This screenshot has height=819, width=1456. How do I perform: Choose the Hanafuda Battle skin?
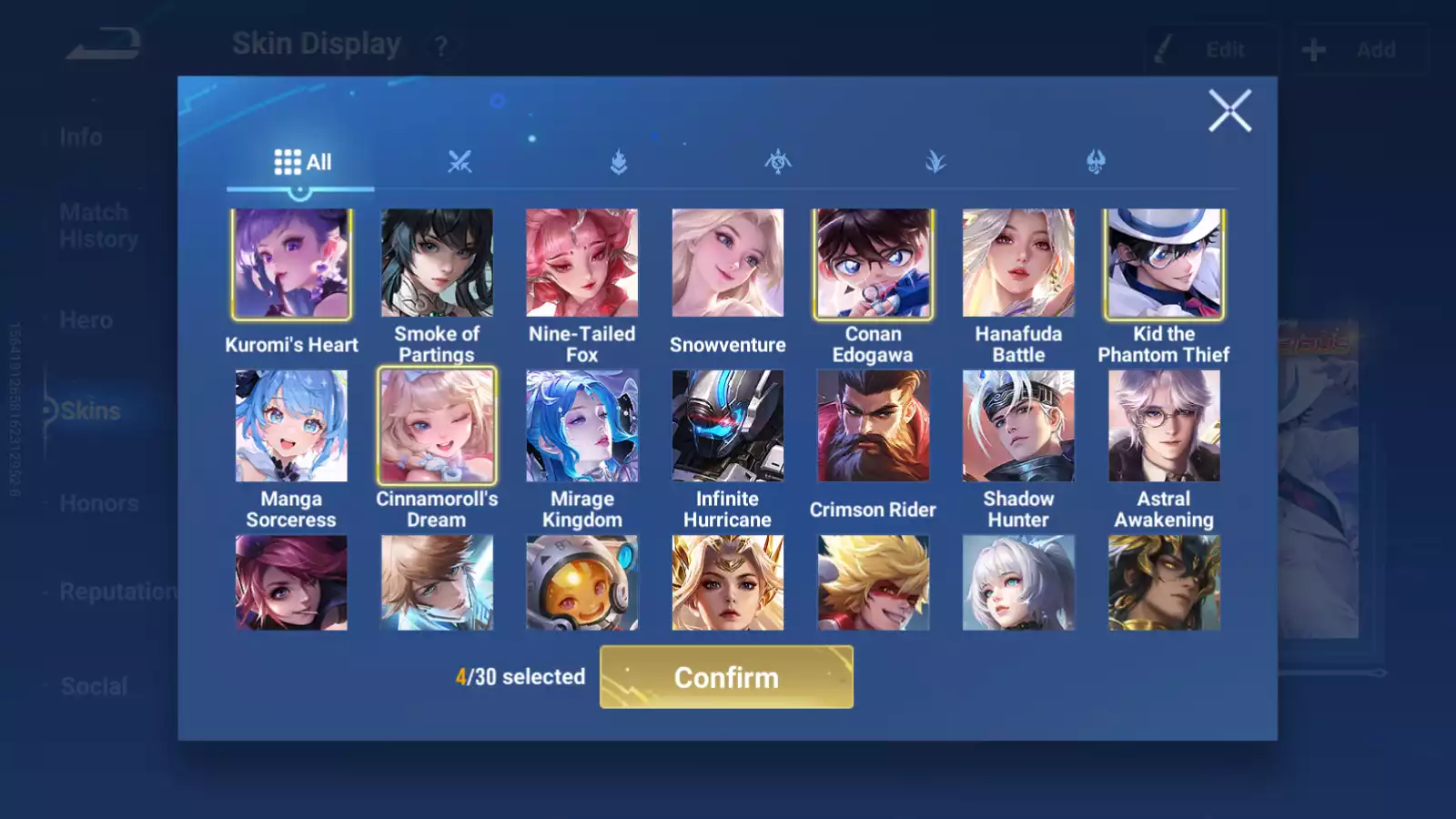point(1018,264)
